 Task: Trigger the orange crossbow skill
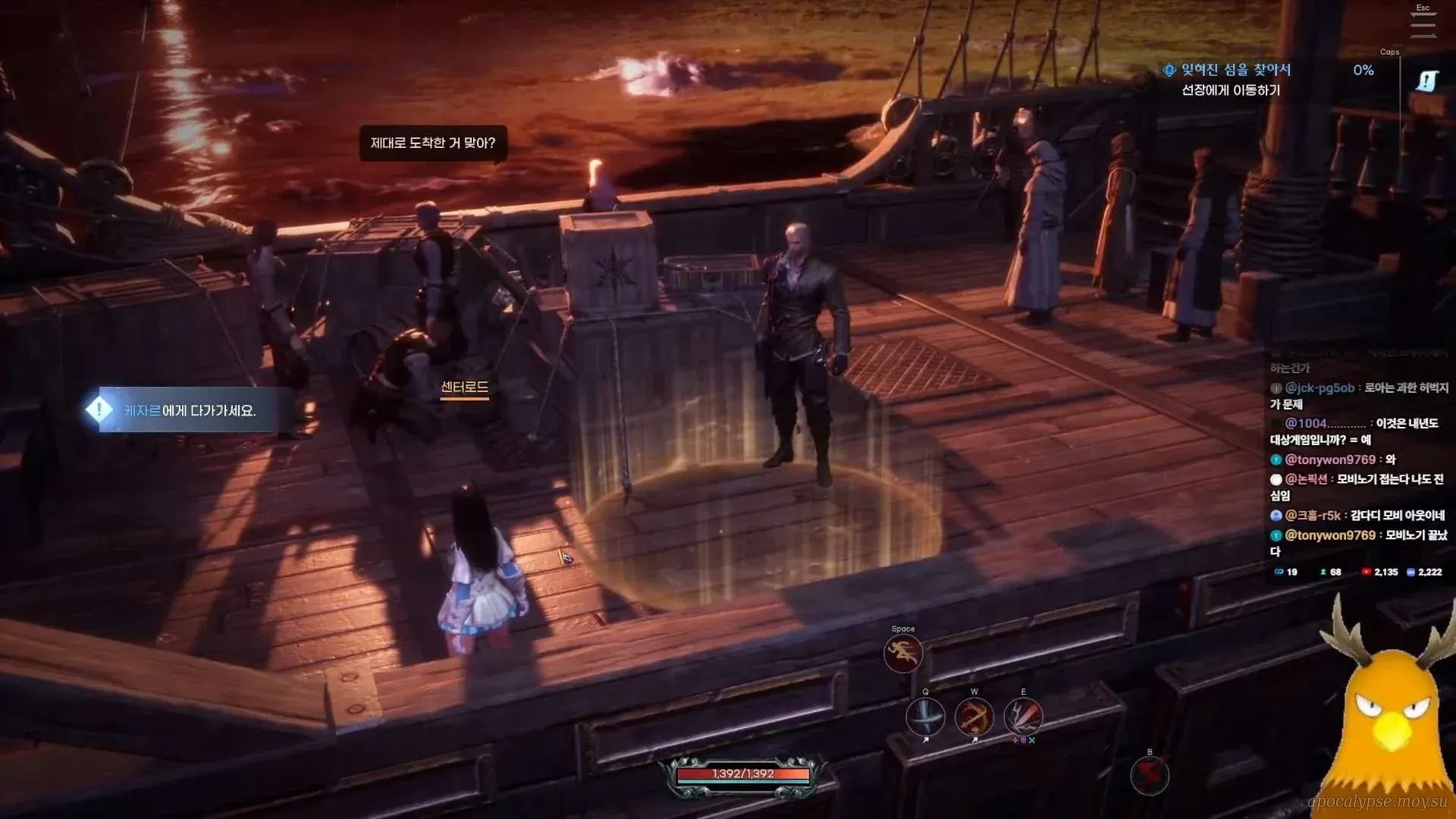tap(974, 717)
